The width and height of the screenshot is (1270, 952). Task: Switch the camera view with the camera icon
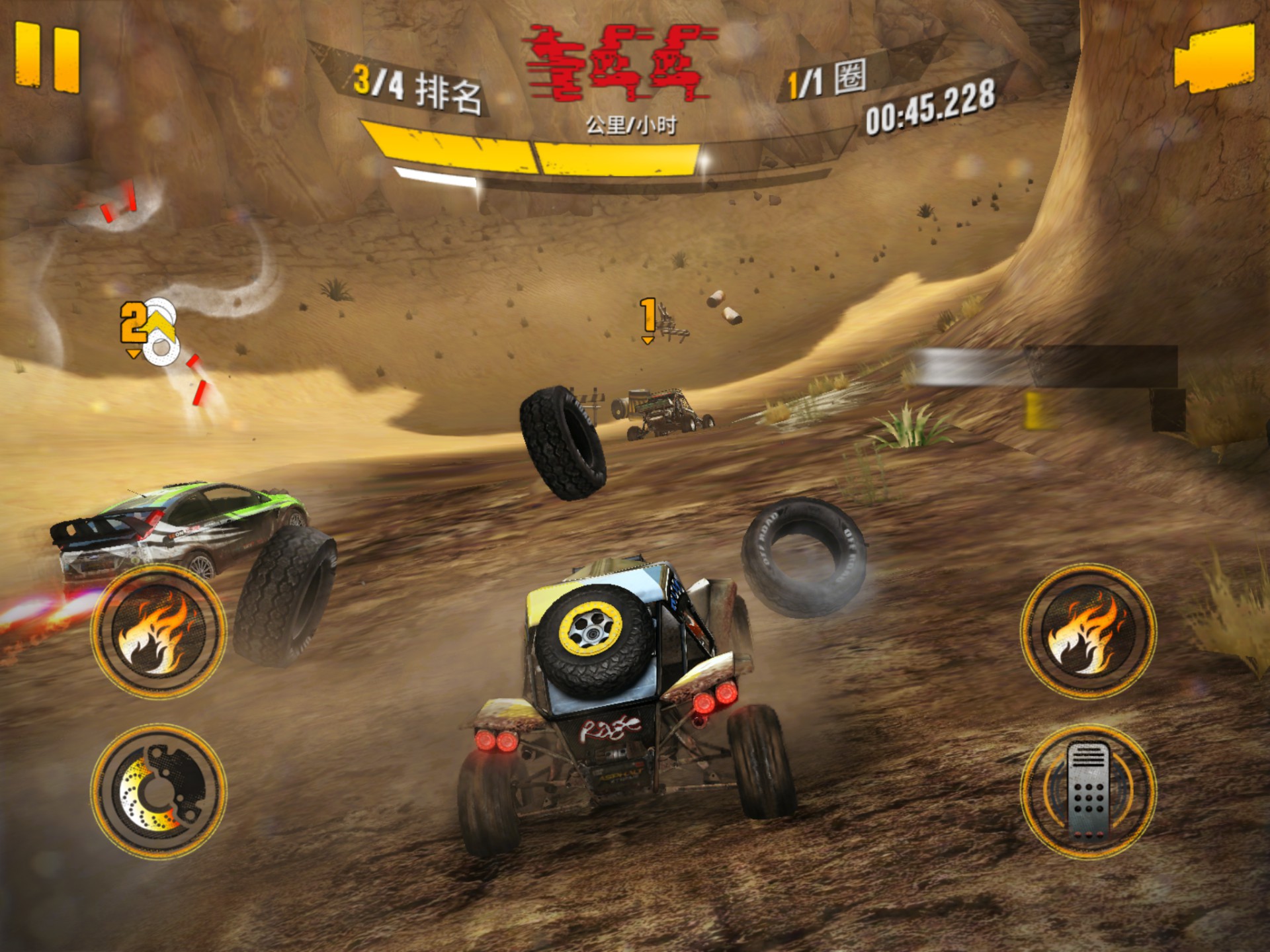coord(1214,58)
